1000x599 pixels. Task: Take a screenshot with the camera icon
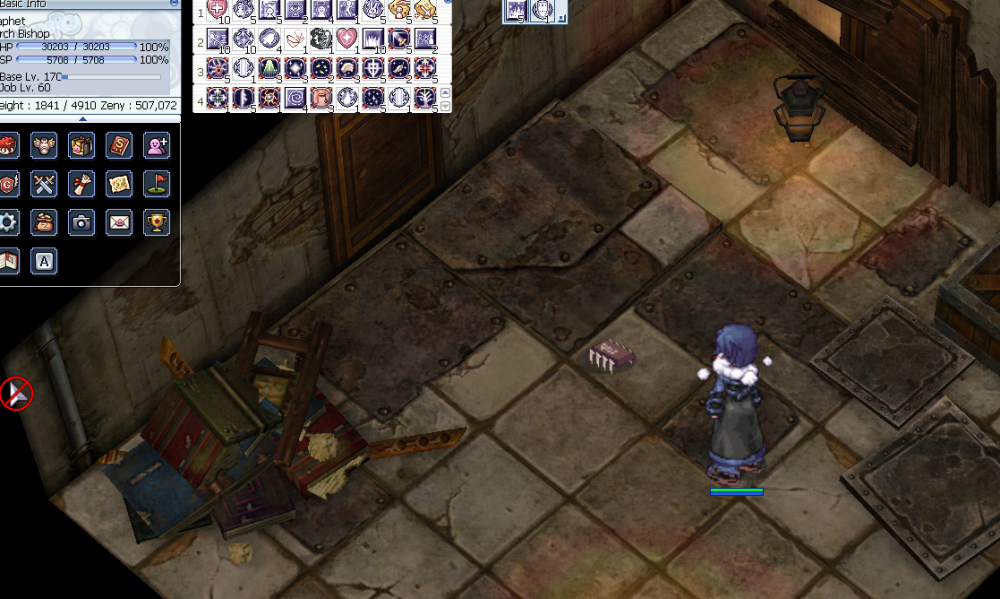coord(81,222)
